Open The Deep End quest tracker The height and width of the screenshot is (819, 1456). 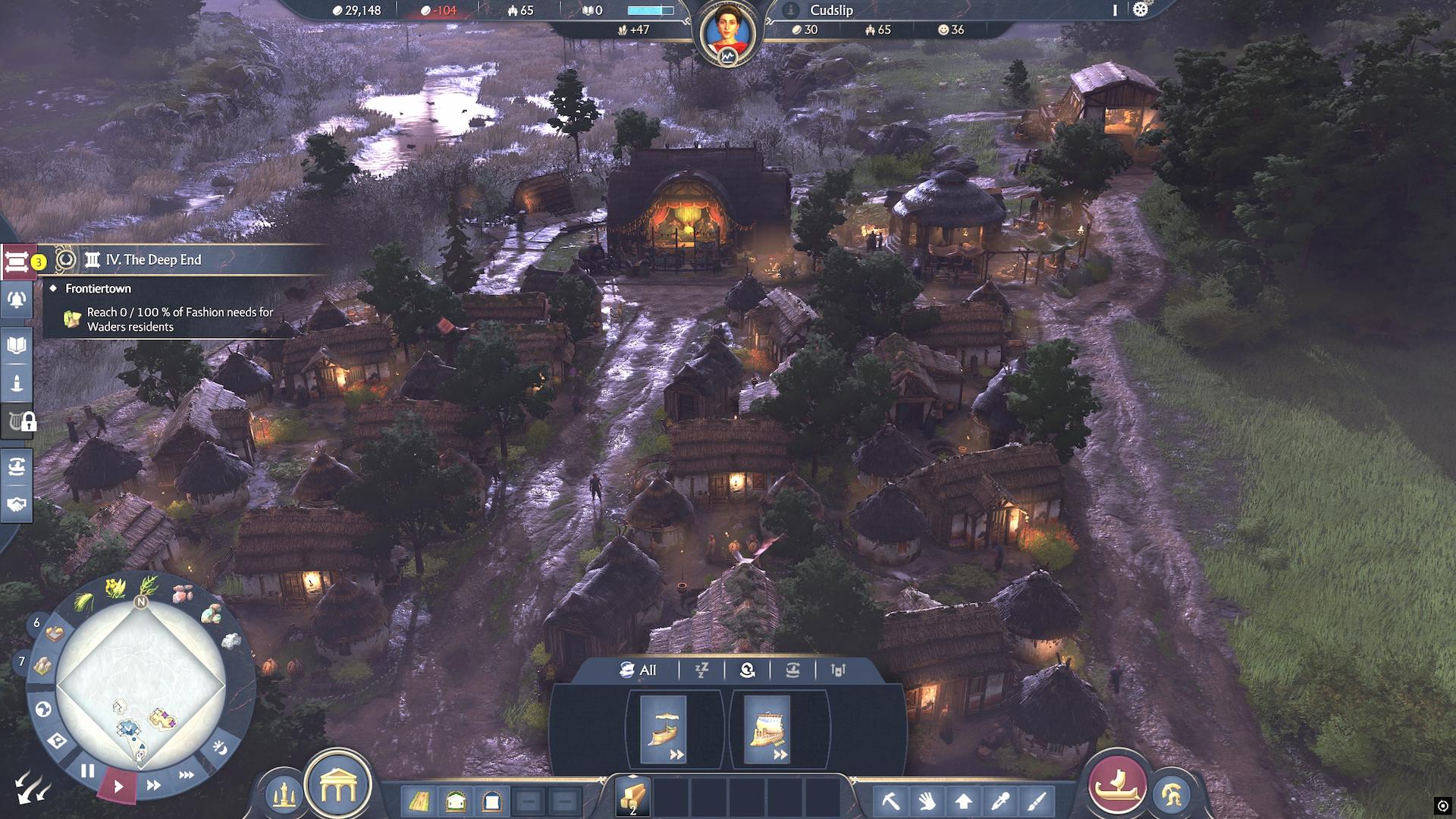pos(153,260)
